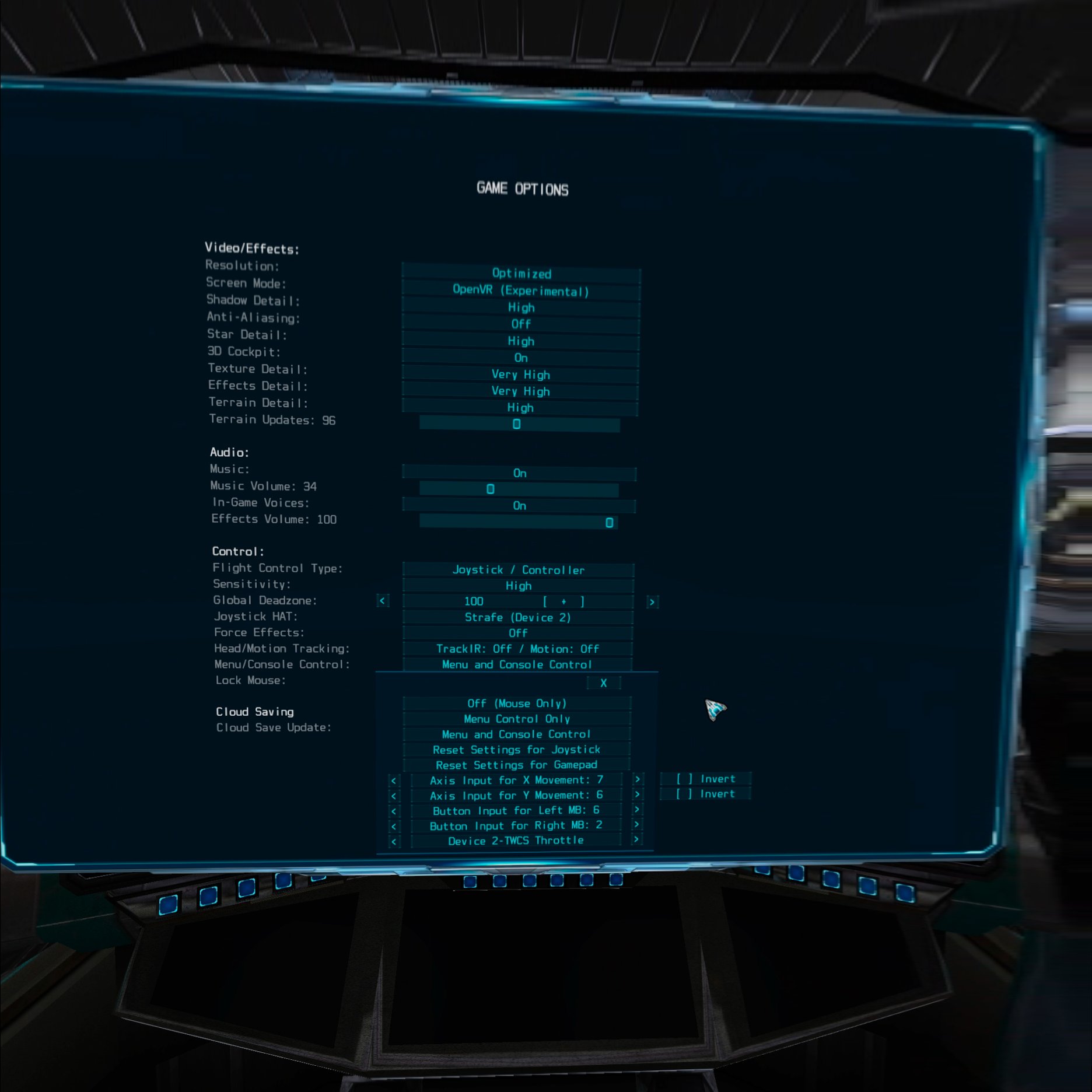
Task: Change the Screen Mode from OpenVR (Experimental)
Action: pos(521,290)
